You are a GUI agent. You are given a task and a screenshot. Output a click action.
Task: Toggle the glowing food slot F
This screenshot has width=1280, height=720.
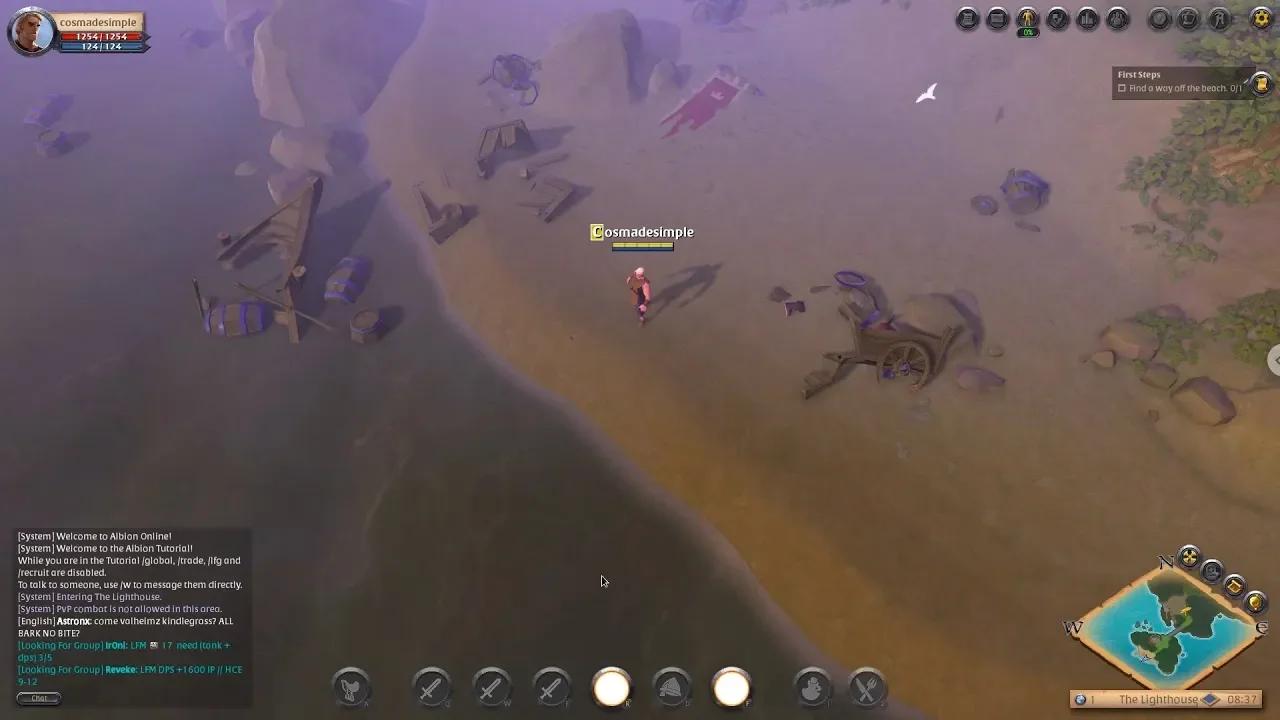(x=732, y=686)
